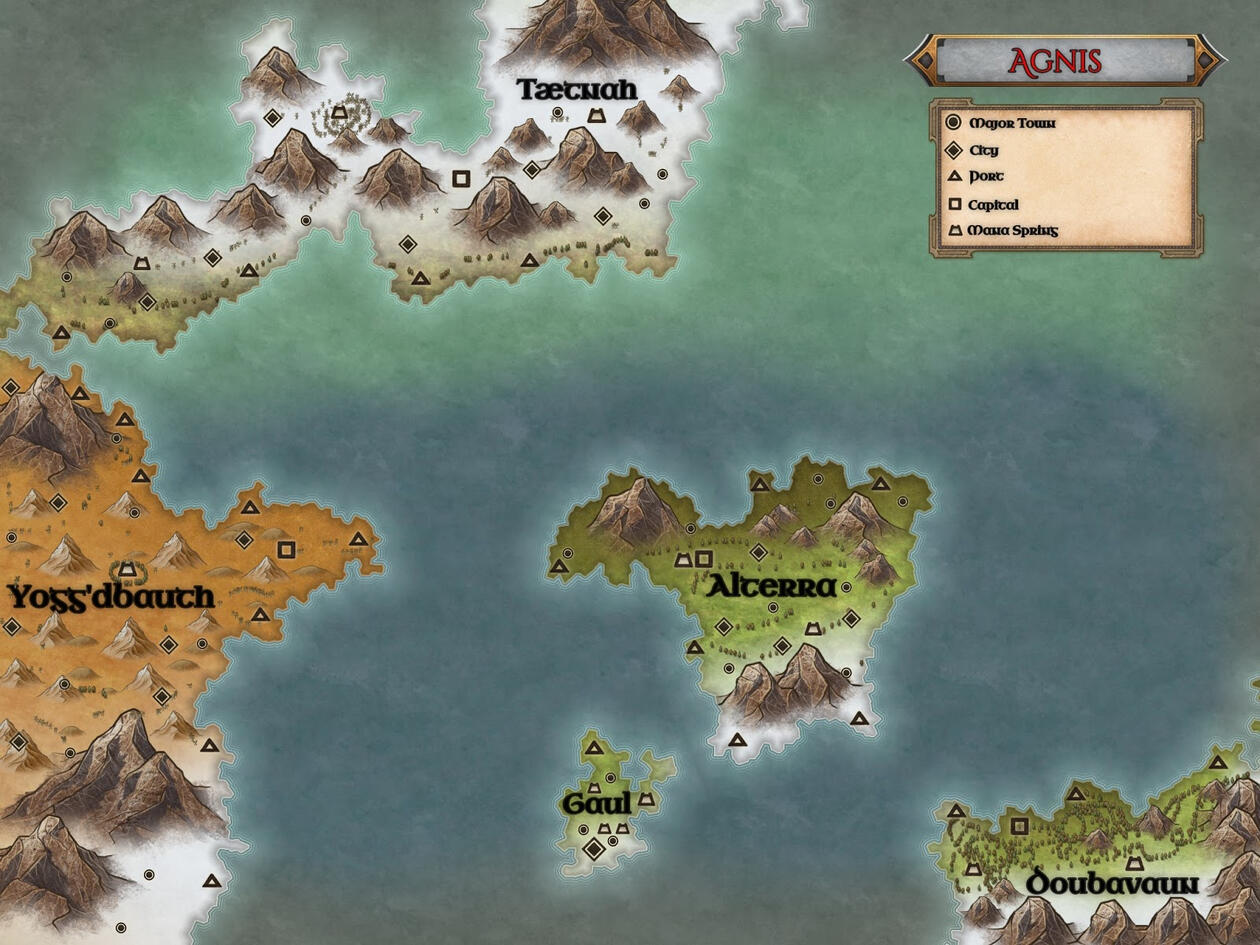Screen dimensions: 1260x945
Task: Select the Capital legend entry
Action: coord(993,205)
